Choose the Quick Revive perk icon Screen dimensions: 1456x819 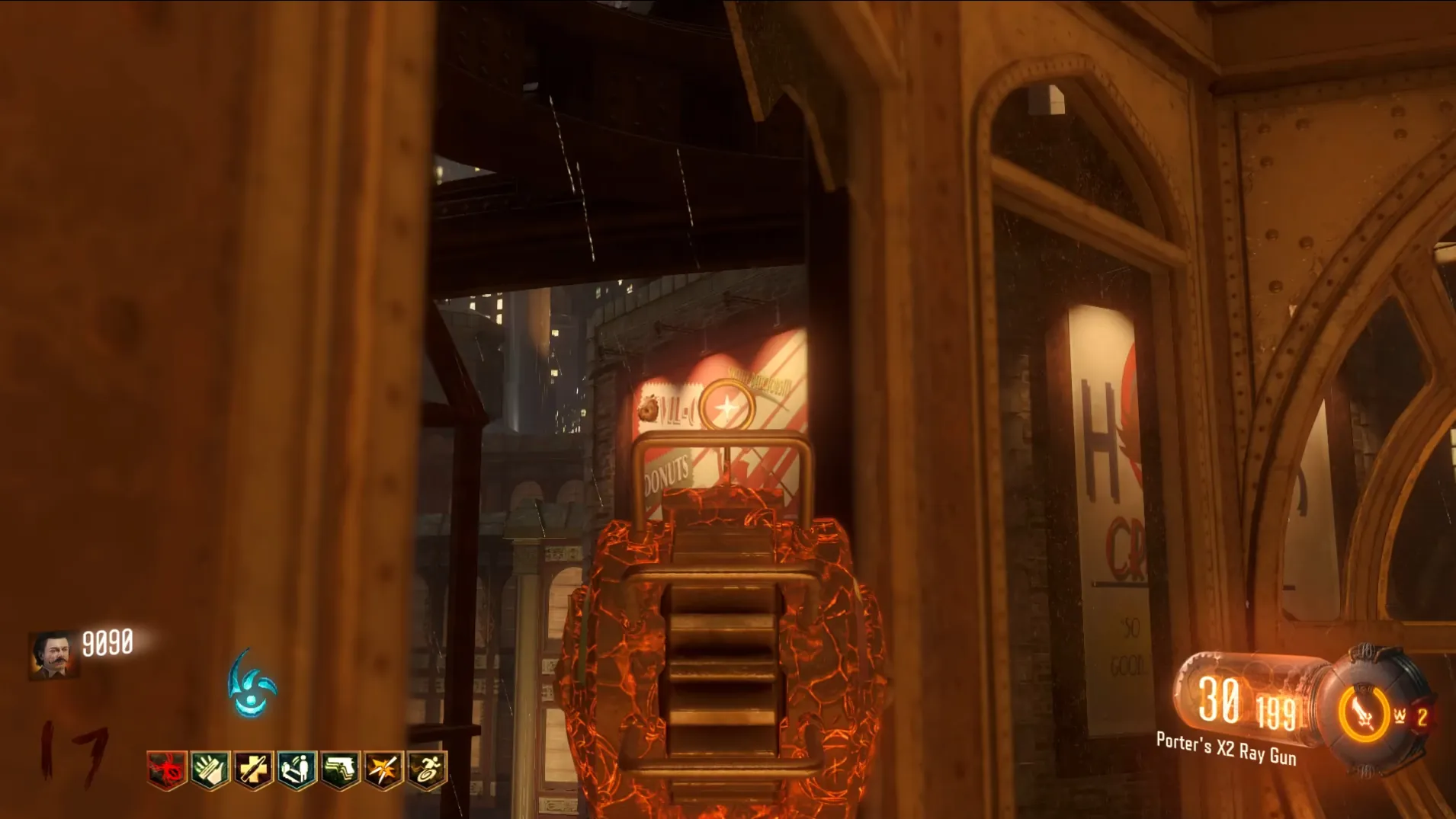(297, 769)
